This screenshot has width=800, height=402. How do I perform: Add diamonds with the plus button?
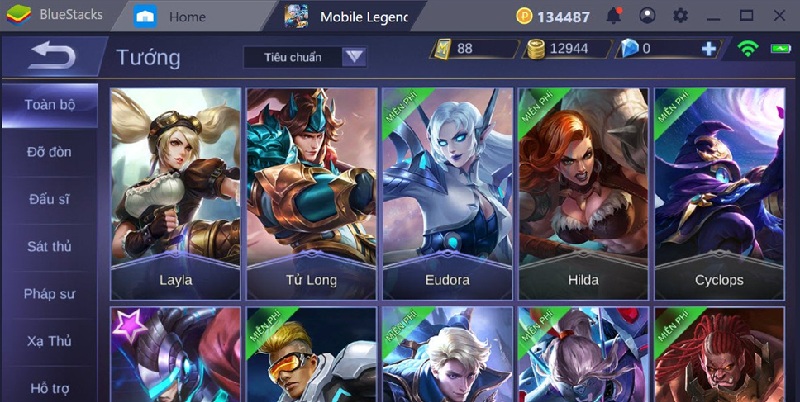[x=709, y=48]
